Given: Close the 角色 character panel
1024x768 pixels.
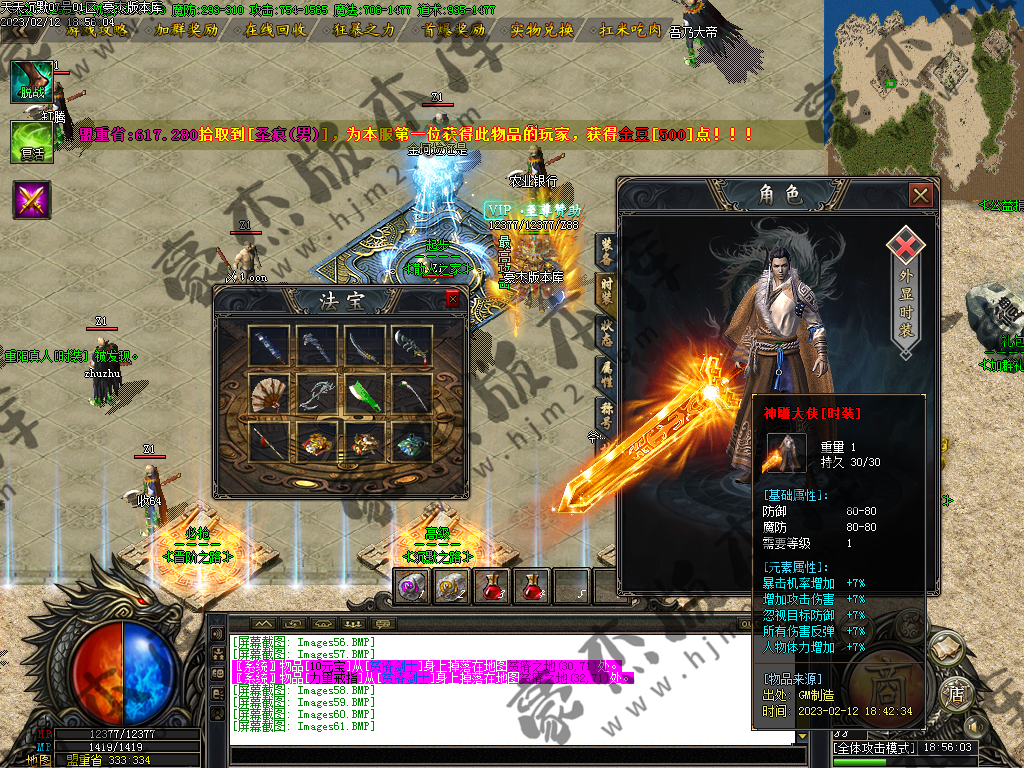Looking at the screenshot, I should tap(920, 195).
